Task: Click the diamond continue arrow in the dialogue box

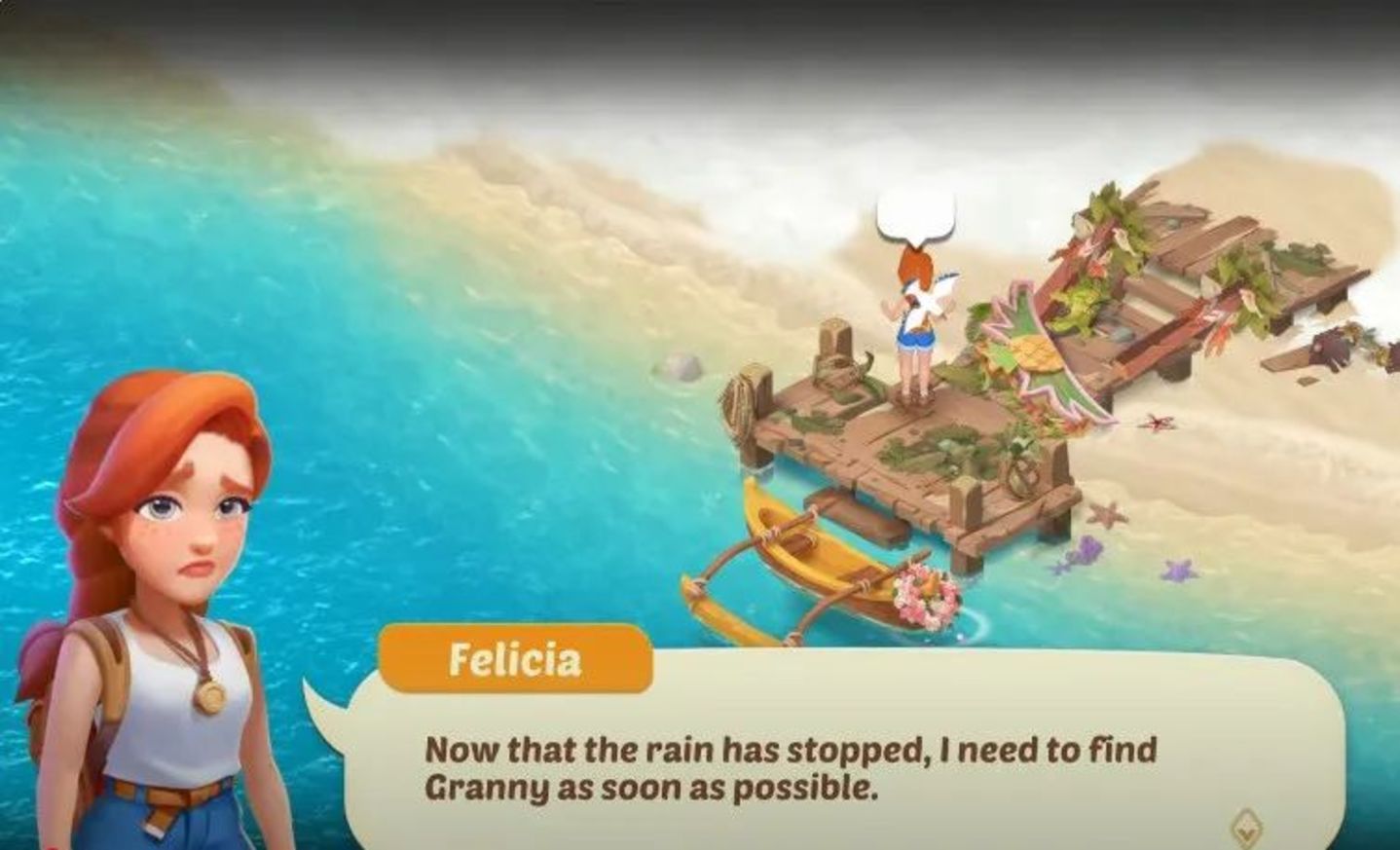Action: (x=1244, y=828)
